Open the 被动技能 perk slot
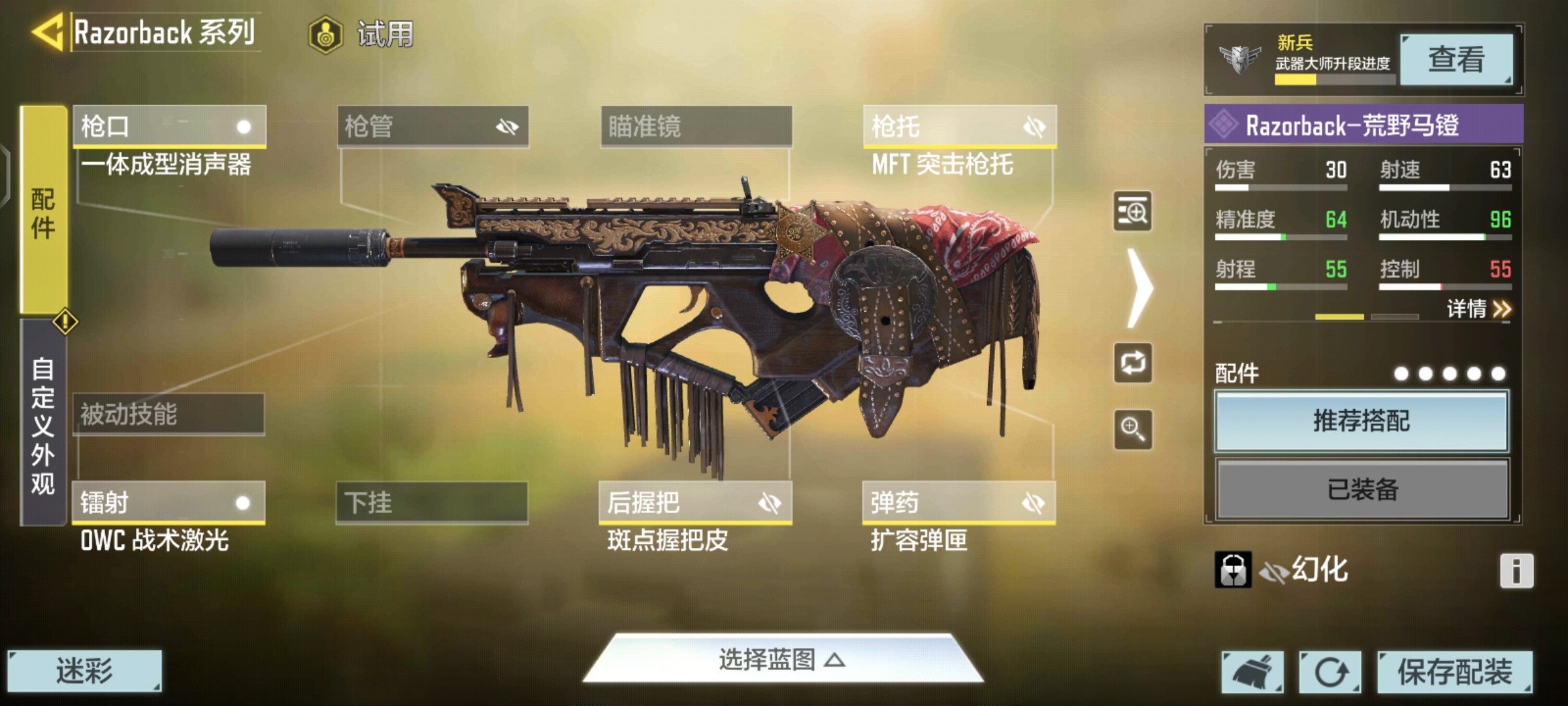The width and height of the screenshot is (1568, 706). point(169,414)
